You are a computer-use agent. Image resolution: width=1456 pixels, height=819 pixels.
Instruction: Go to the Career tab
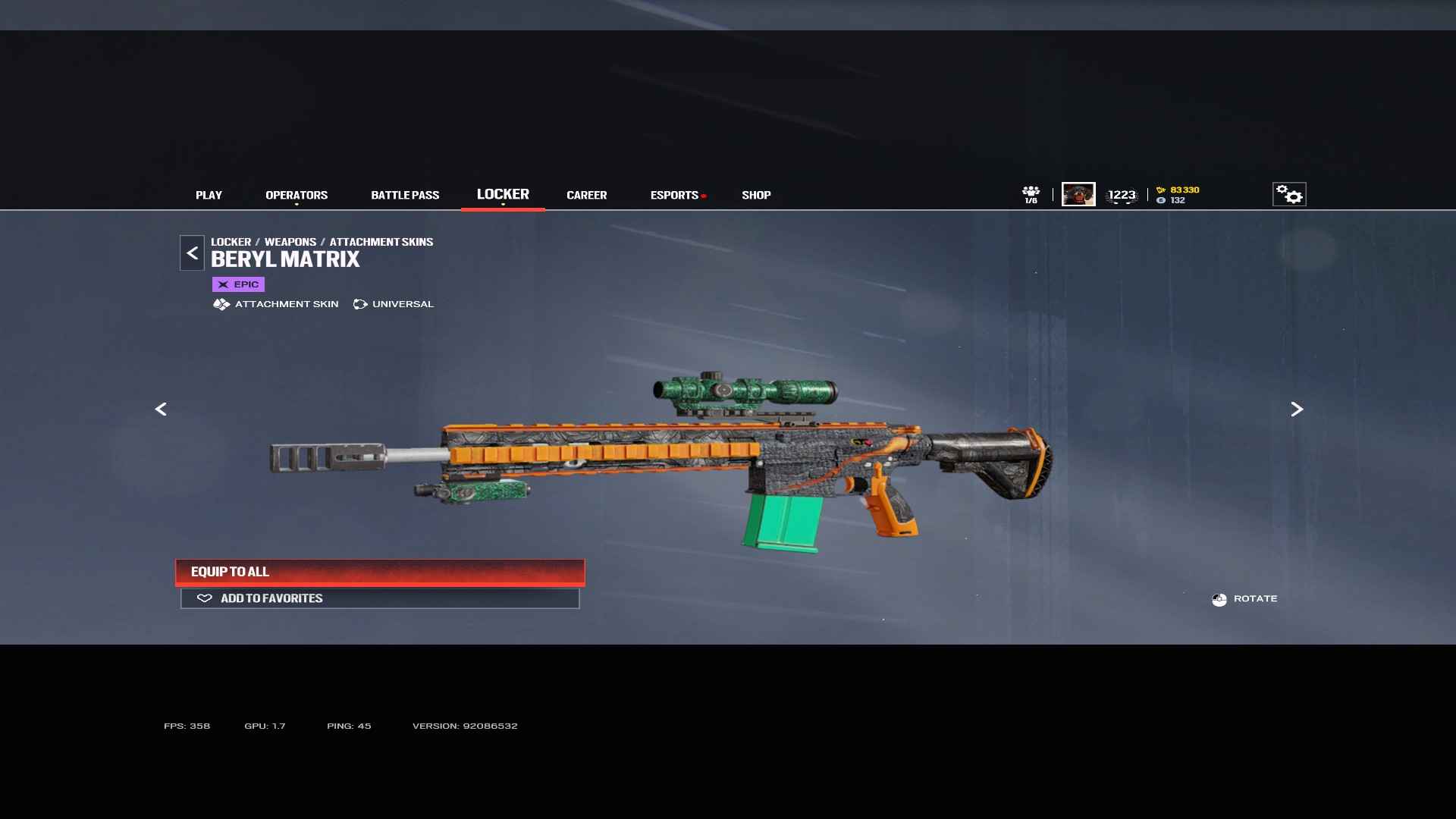tap(586, 196)
